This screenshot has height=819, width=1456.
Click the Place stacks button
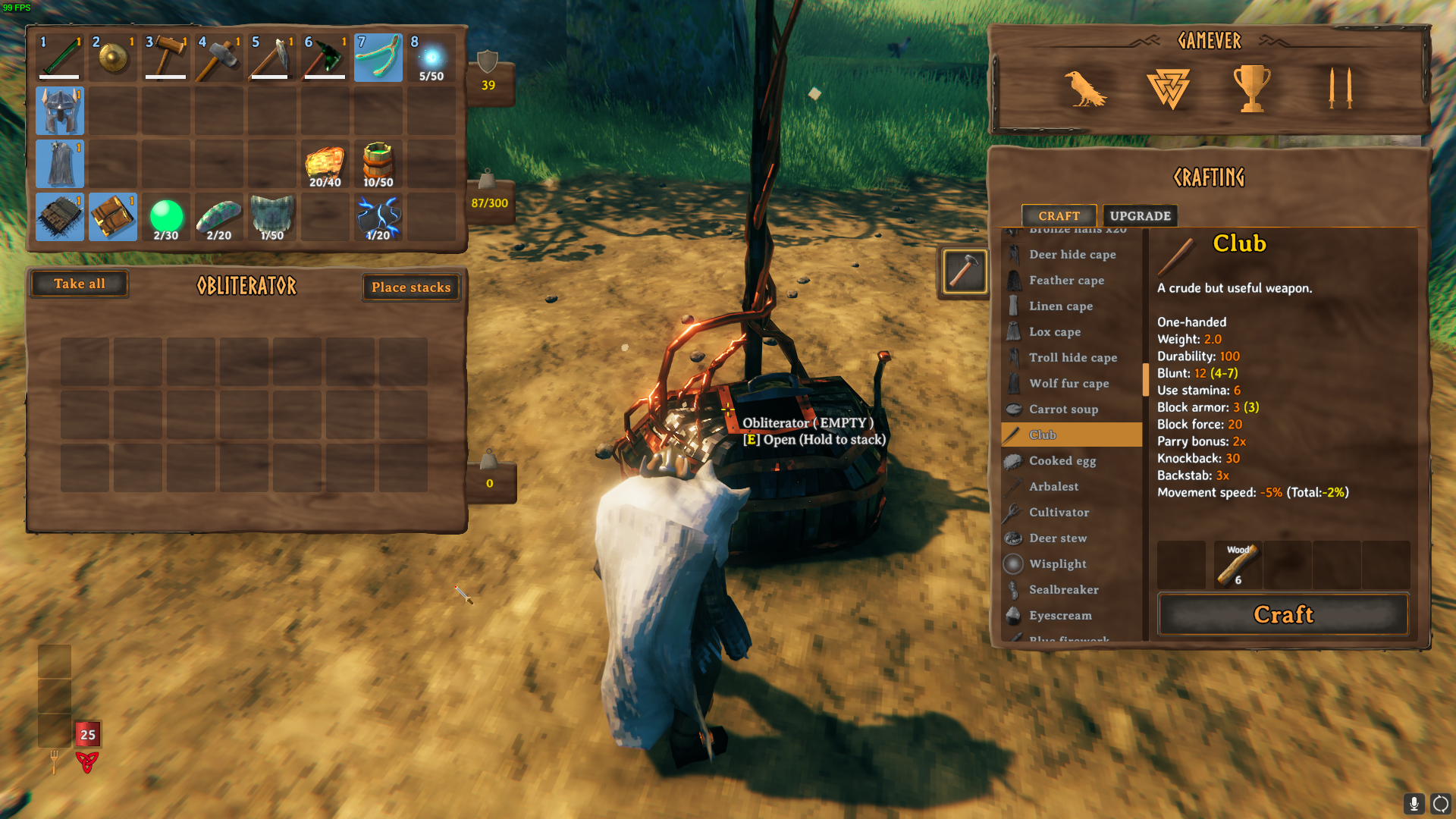(x=411, y=287)
